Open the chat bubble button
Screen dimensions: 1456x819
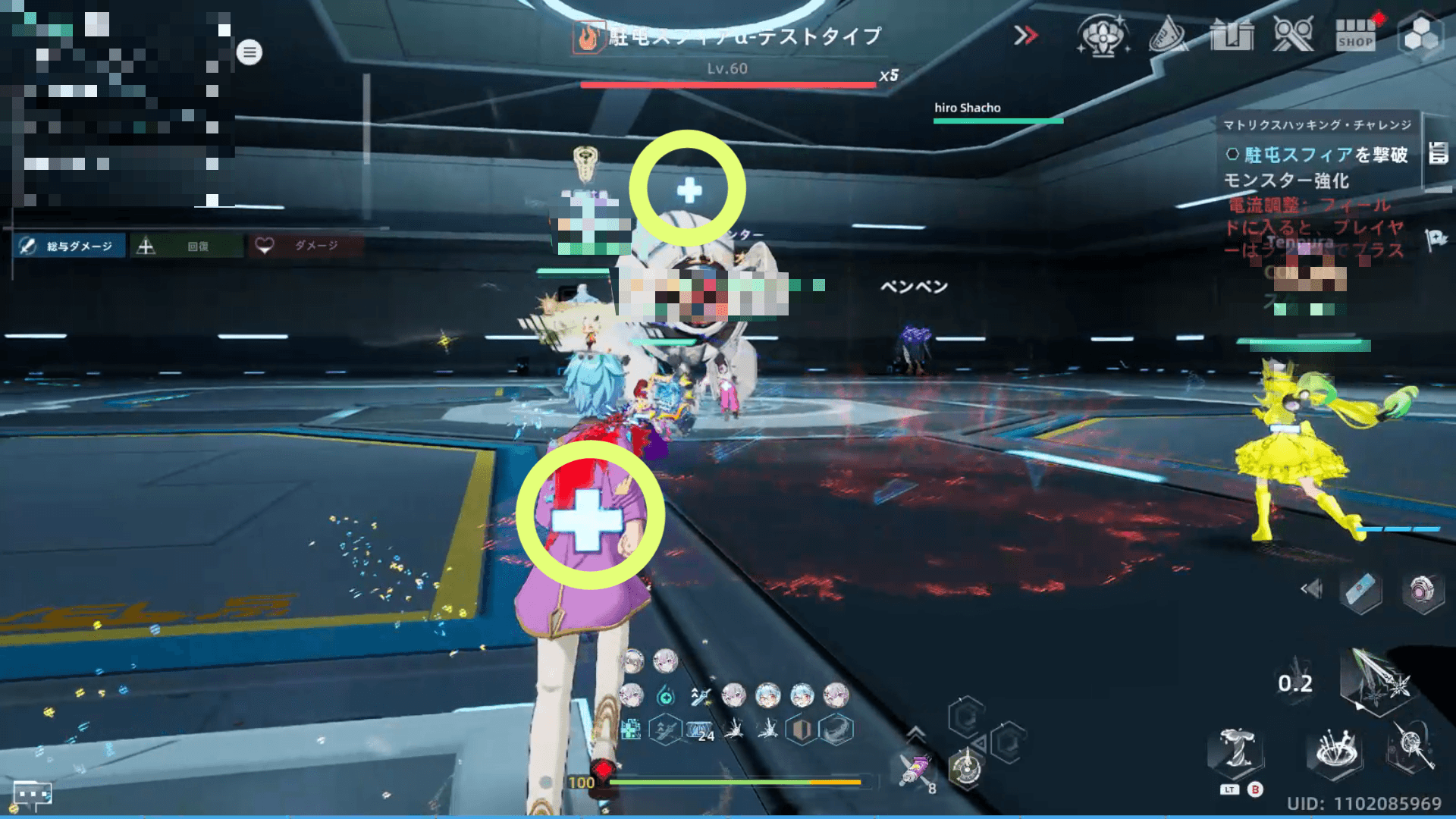pyautogui.click(x=33, y=794)
